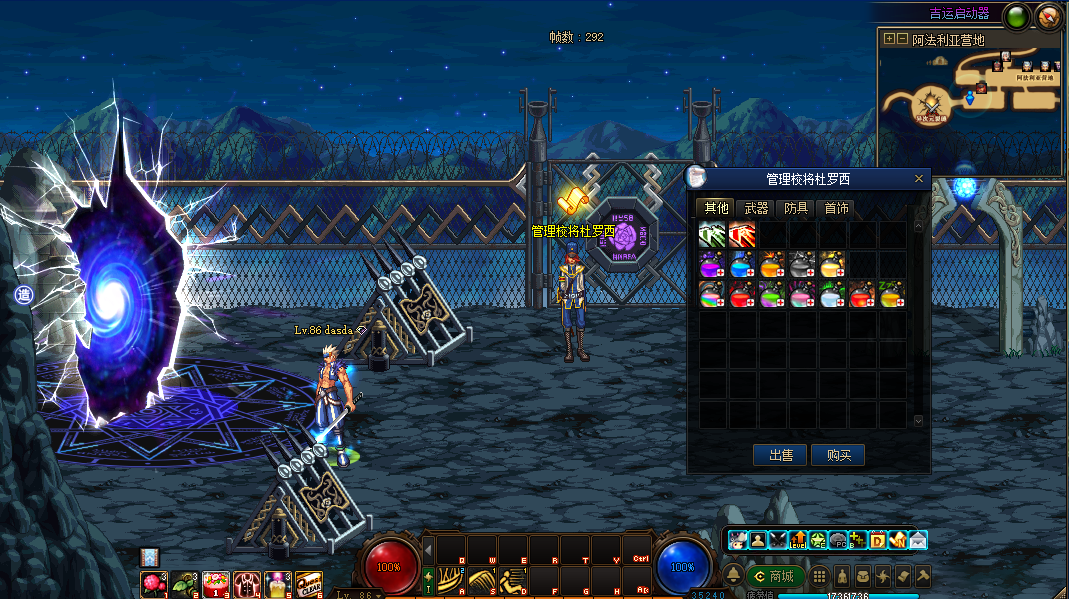Show the 其他 shop tab
Image resolution: width=1069 pixels, height=599 pixels.
tap(716, 208)
